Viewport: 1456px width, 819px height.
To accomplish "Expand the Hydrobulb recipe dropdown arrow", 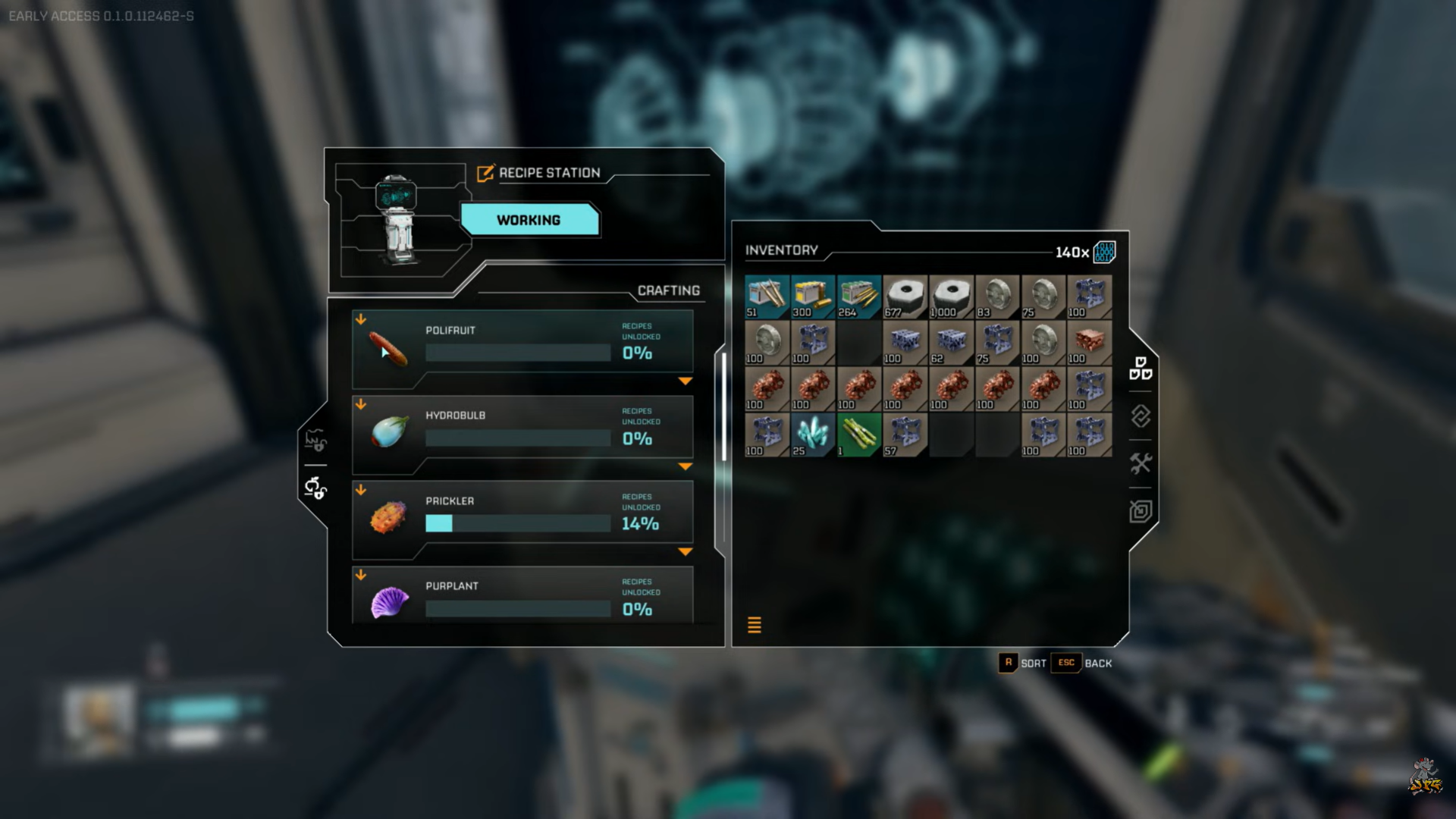I will point(686,466).
